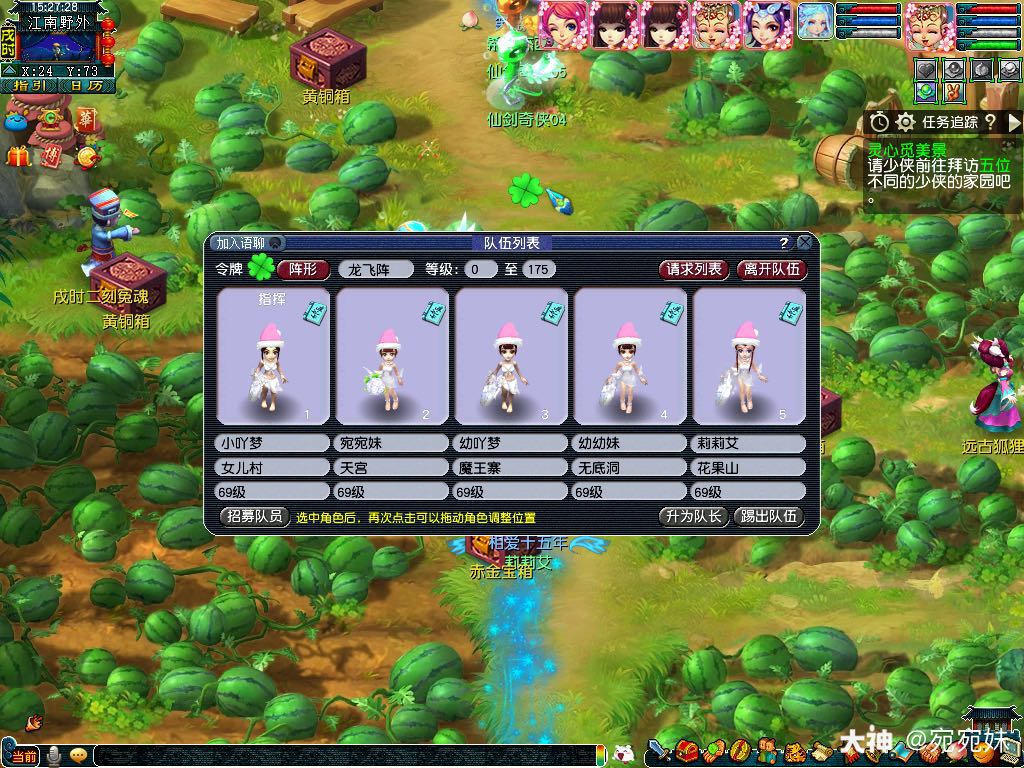Collapse task tracker with arrow button
Image resolution: width=1024 pixels, height=768 pixels.
pos(1015,122)
